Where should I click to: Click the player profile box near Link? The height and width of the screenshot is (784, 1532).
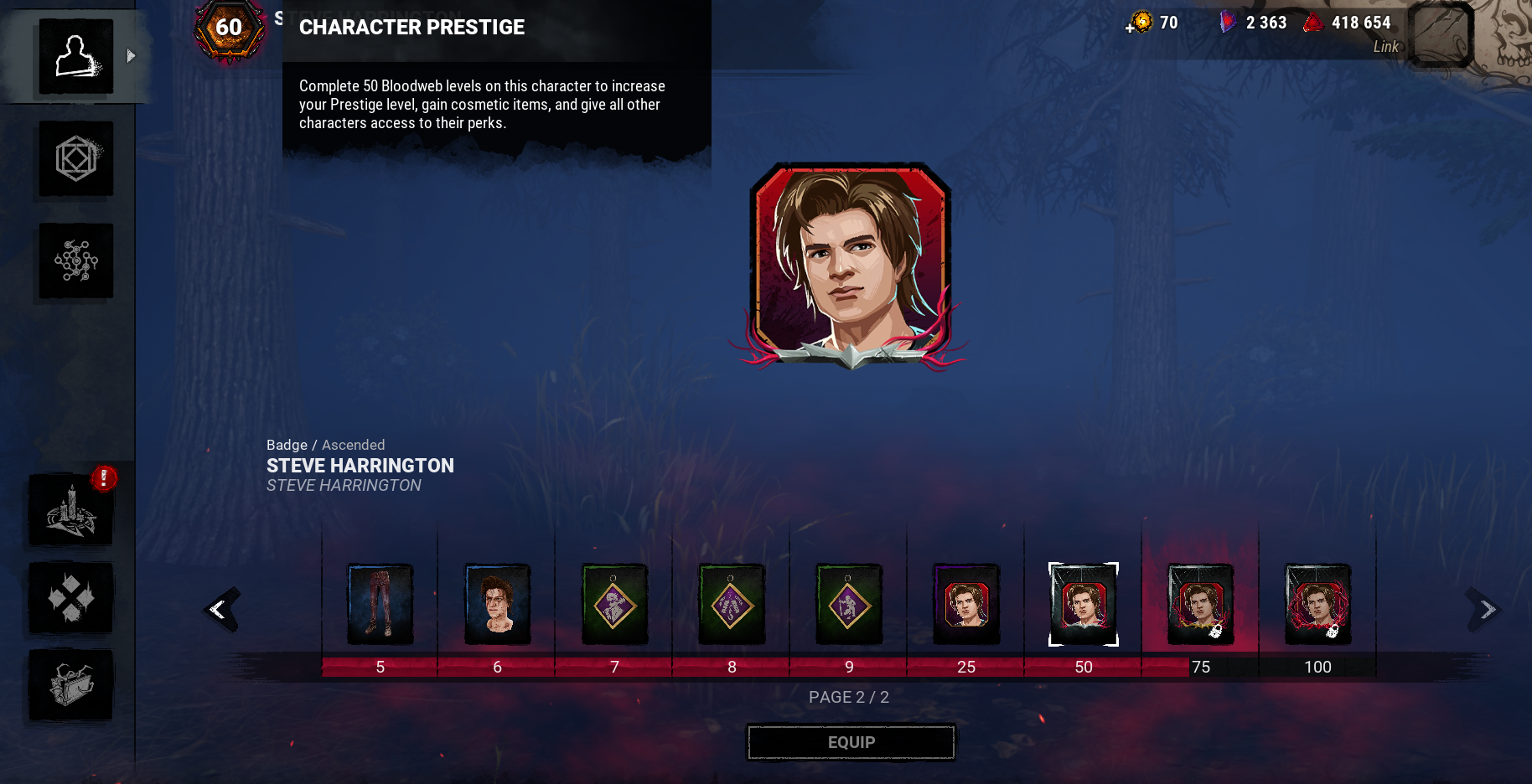(1441, 35)
